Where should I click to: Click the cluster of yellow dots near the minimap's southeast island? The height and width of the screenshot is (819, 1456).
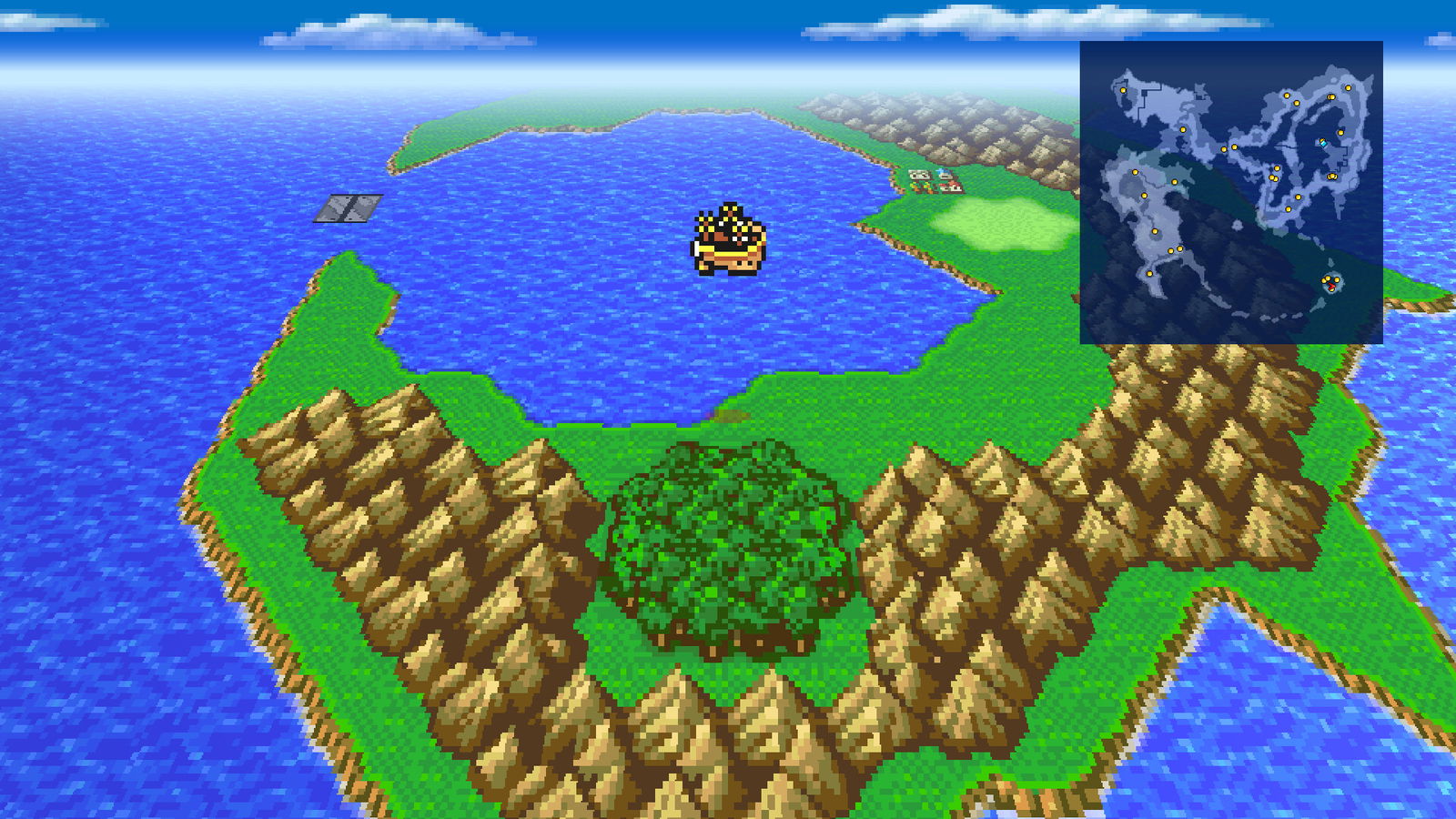tap(1329, 280)
